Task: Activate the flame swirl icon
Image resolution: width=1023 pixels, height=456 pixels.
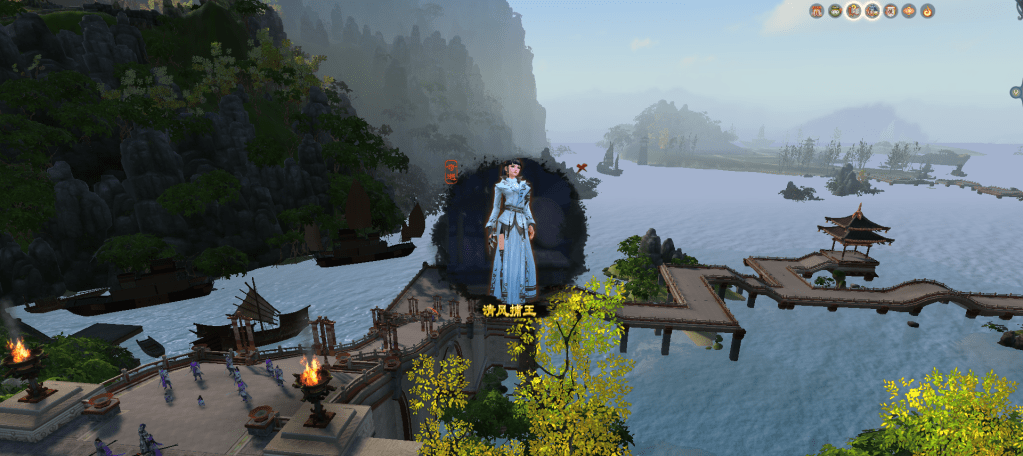Action: pyautogui.click(x=927, y=11)
